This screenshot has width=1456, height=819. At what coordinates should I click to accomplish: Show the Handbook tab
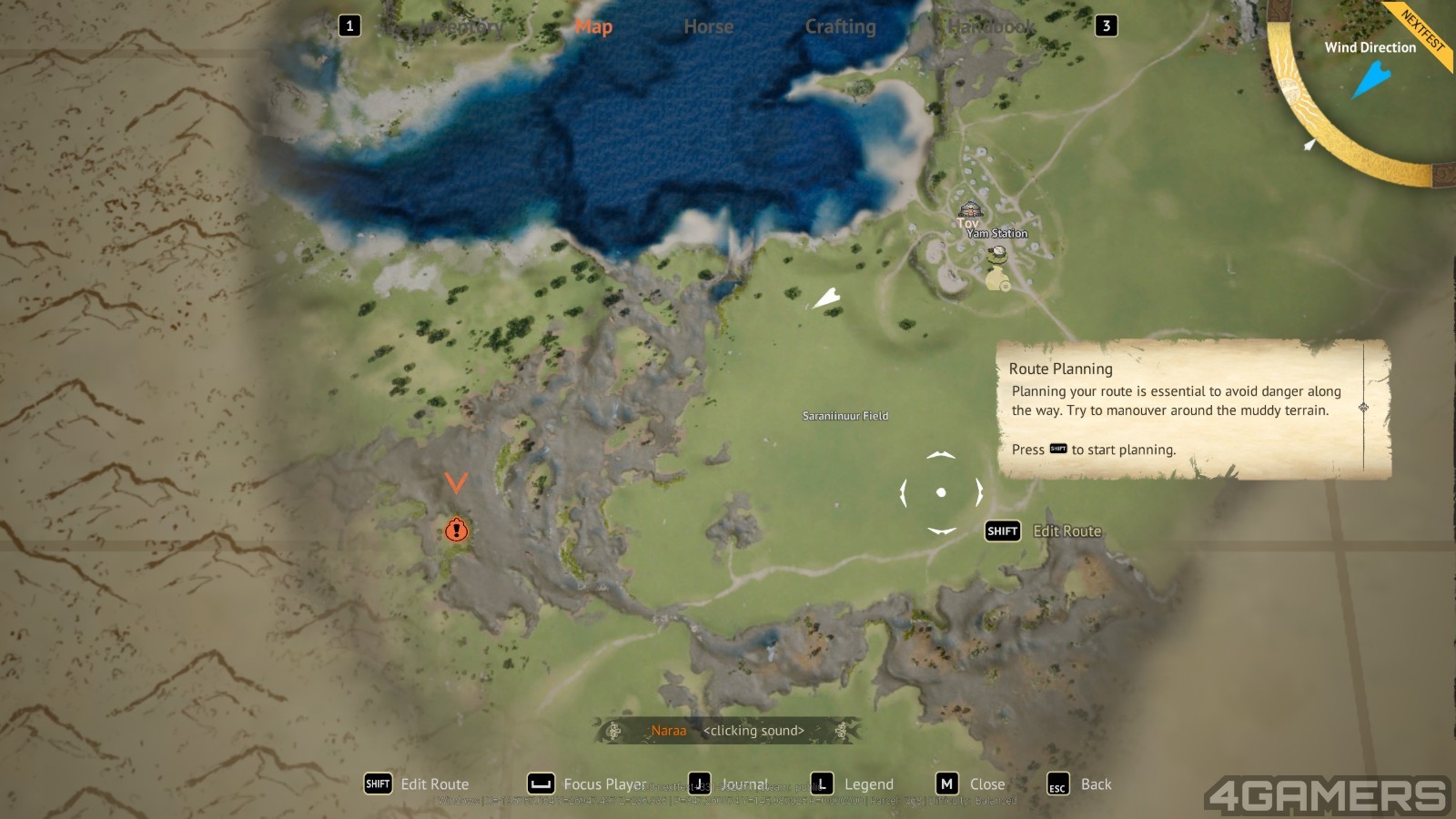991,27
